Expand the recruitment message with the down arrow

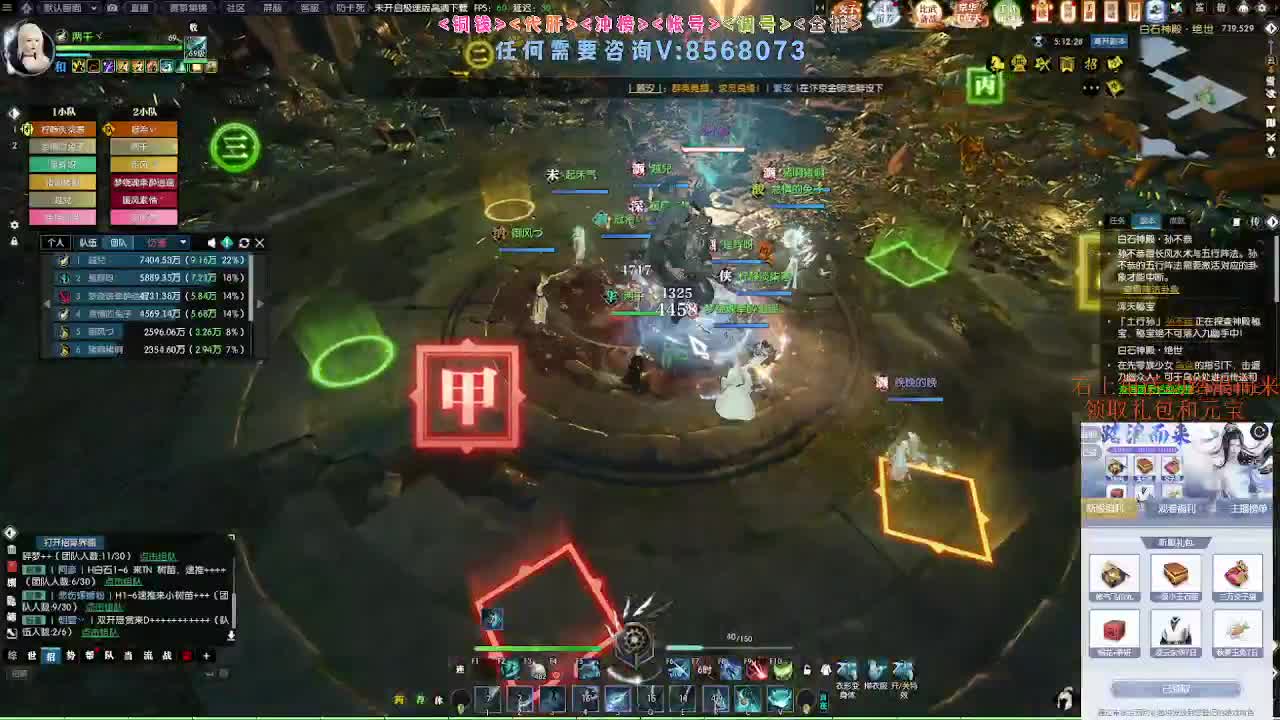(x=232, y=635)
